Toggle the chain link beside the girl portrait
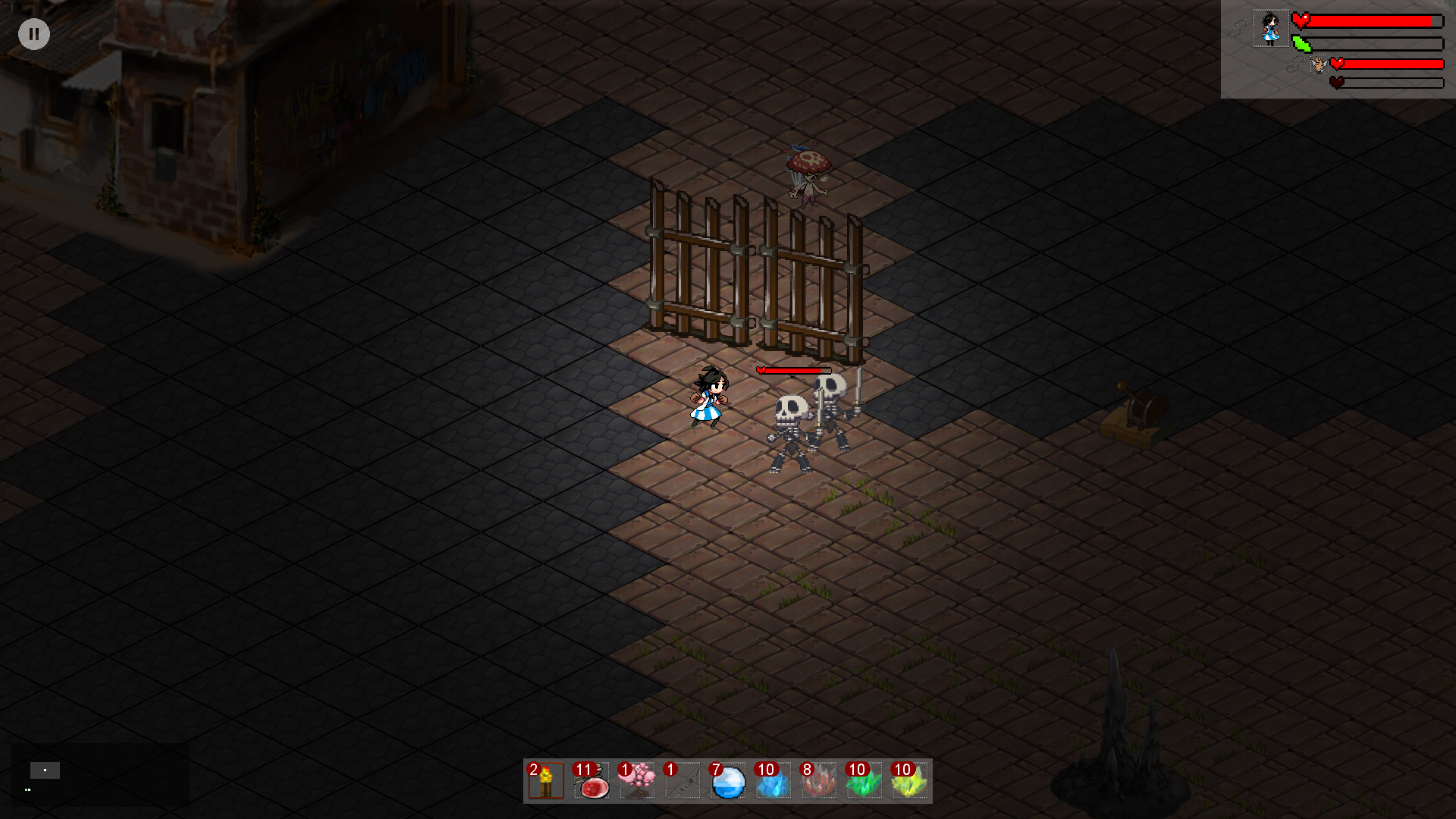The image size is (1456, 819). click(1238, 29)
